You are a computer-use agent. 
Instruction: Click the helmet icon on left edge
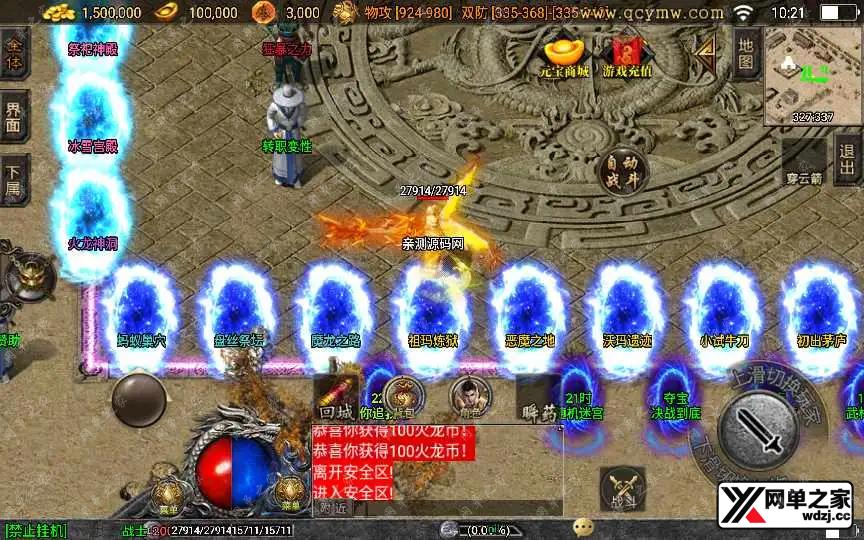(x=30, y=276)
